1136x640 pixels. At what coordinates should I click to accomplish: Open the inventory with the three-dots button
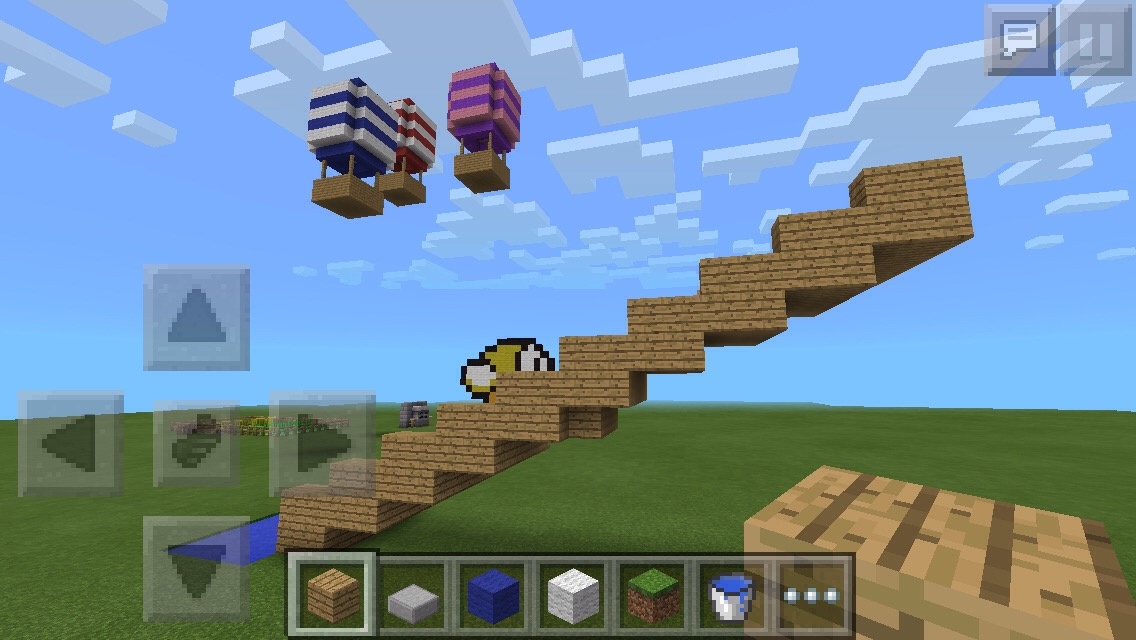pos(811,596)
